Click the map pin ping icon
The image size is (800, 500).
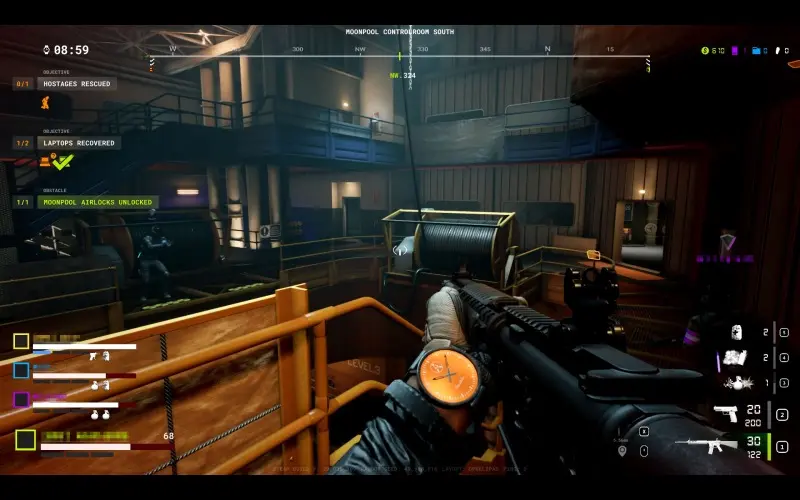pos(621,450)
